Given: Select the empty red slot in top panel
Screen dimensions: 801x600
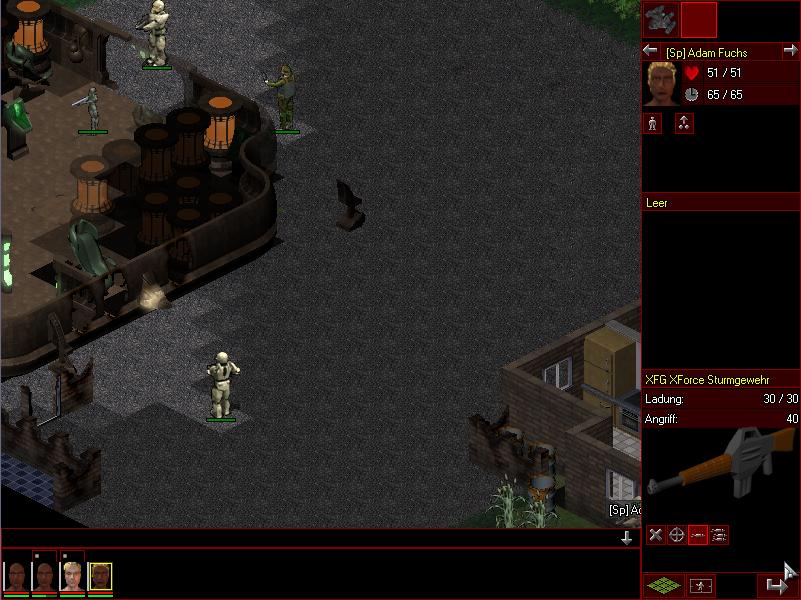Looking at the screenshot, I should point(699,19).
